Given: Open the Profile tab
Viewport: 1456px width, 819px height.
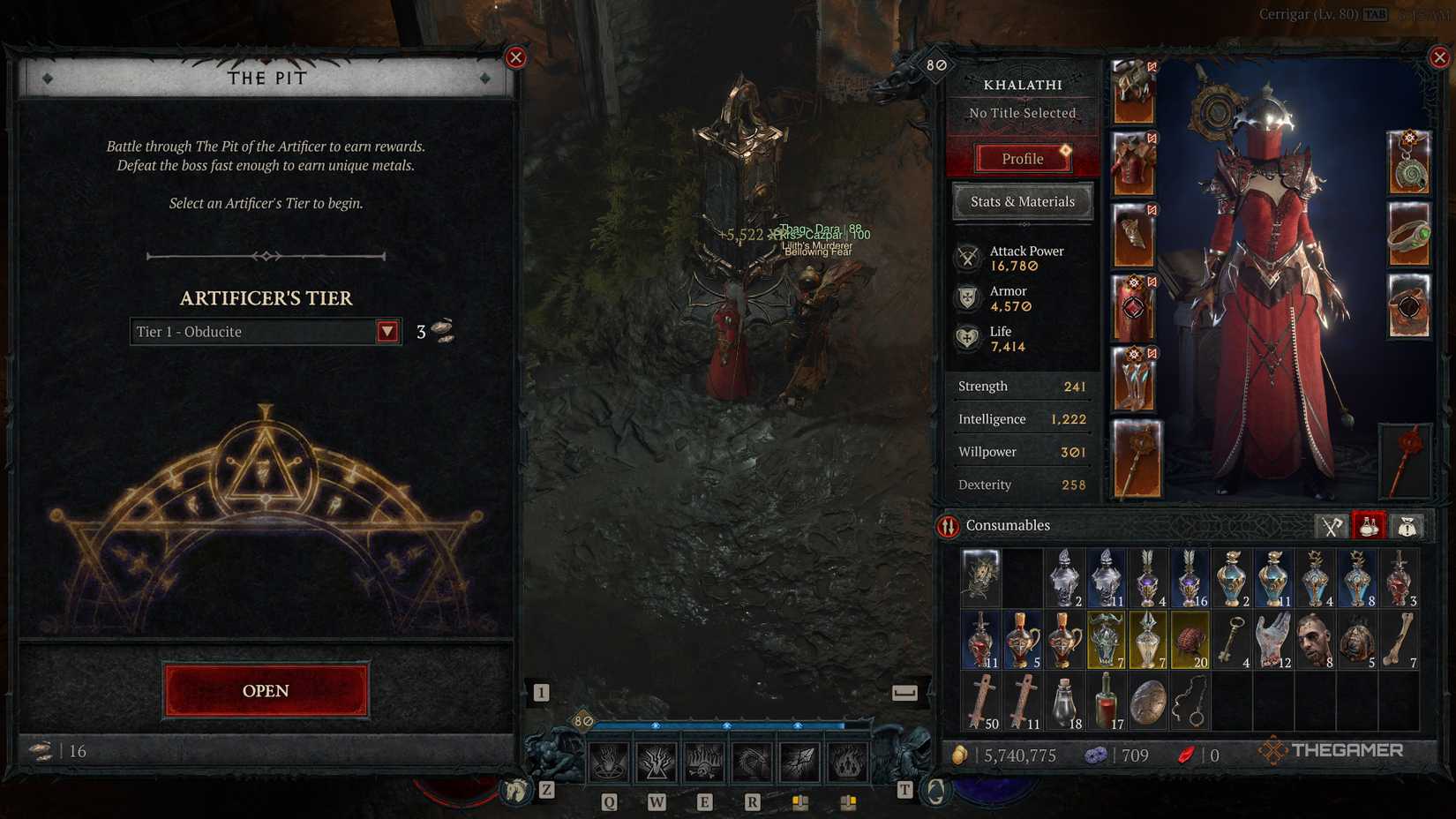Looking at the screenshot, I should (1022, 159).
